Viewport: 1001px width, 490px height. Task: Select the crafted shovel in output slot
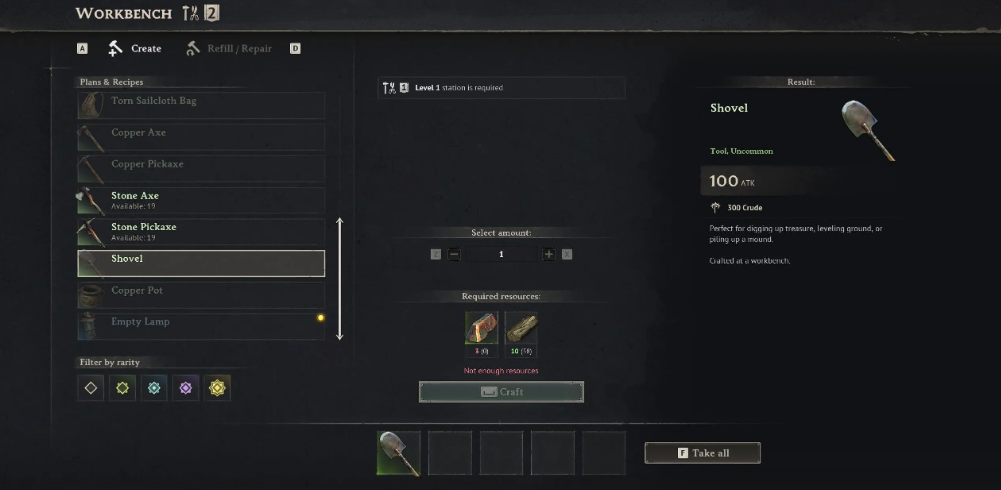tap(399, 453)
